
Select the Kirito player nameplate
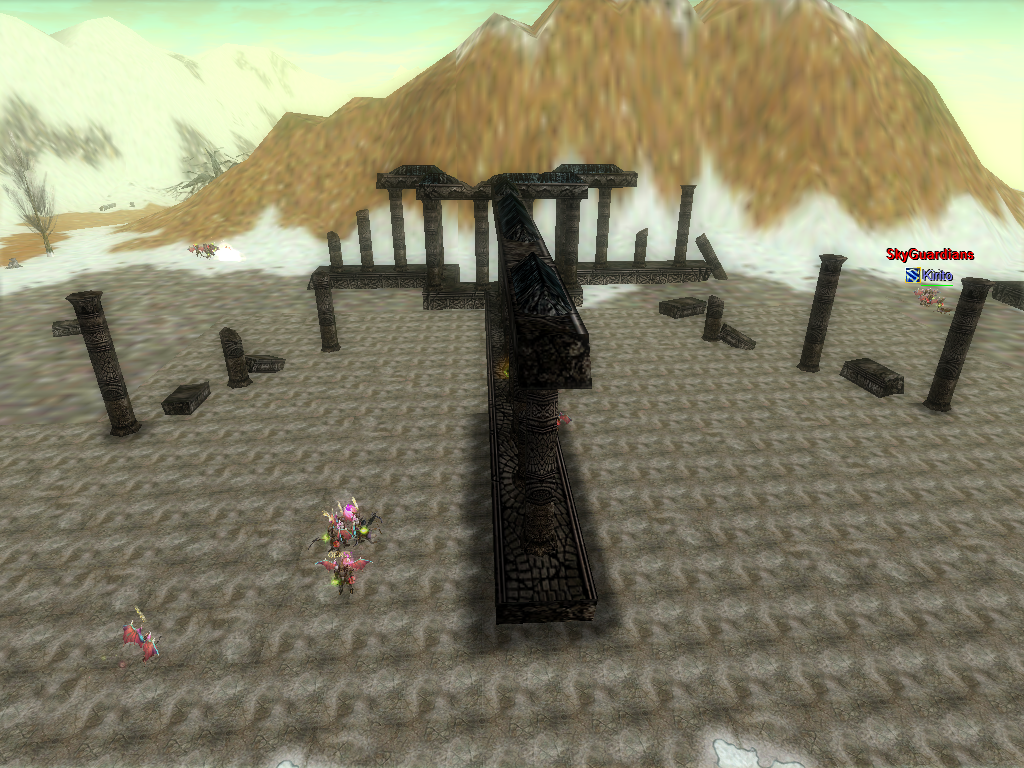936,275
